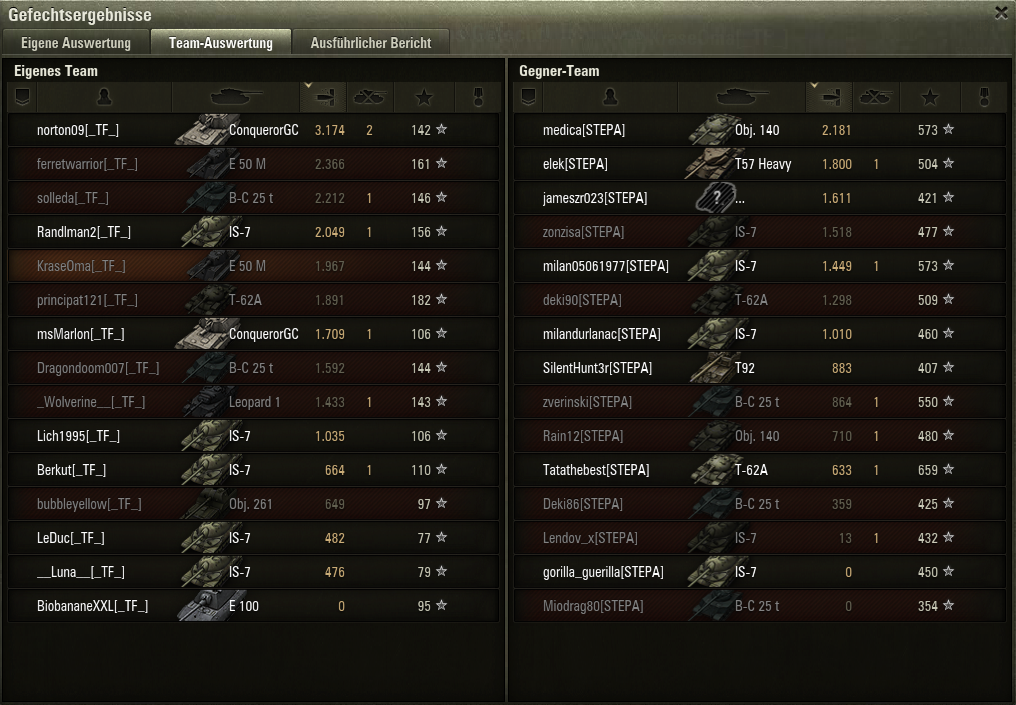Sort Eigenes Team by kills column

pyautogui.click(x=370, y=97)
